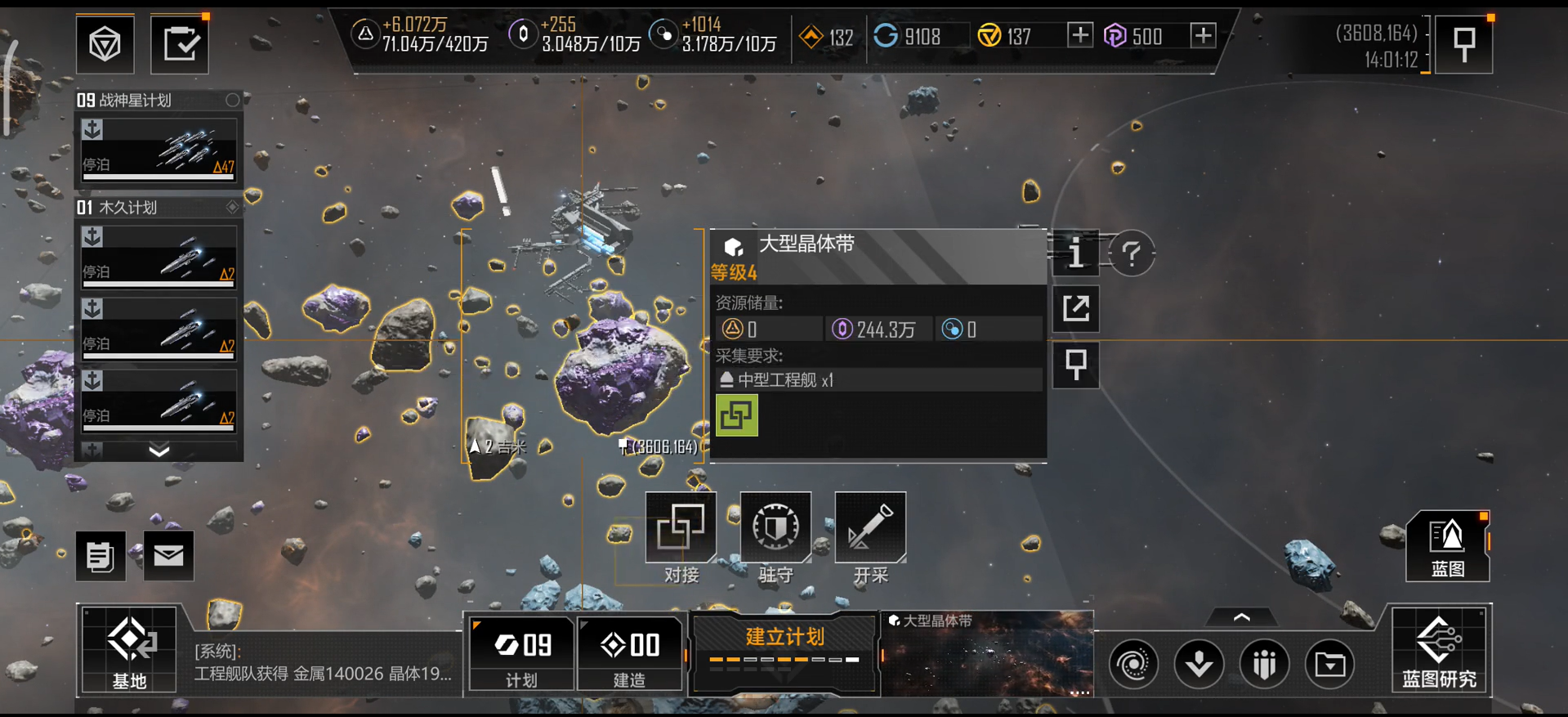This screenshot has height=717, width=1568.
Task: Open the 建造 construction panel
Action: tap(629, 653)
